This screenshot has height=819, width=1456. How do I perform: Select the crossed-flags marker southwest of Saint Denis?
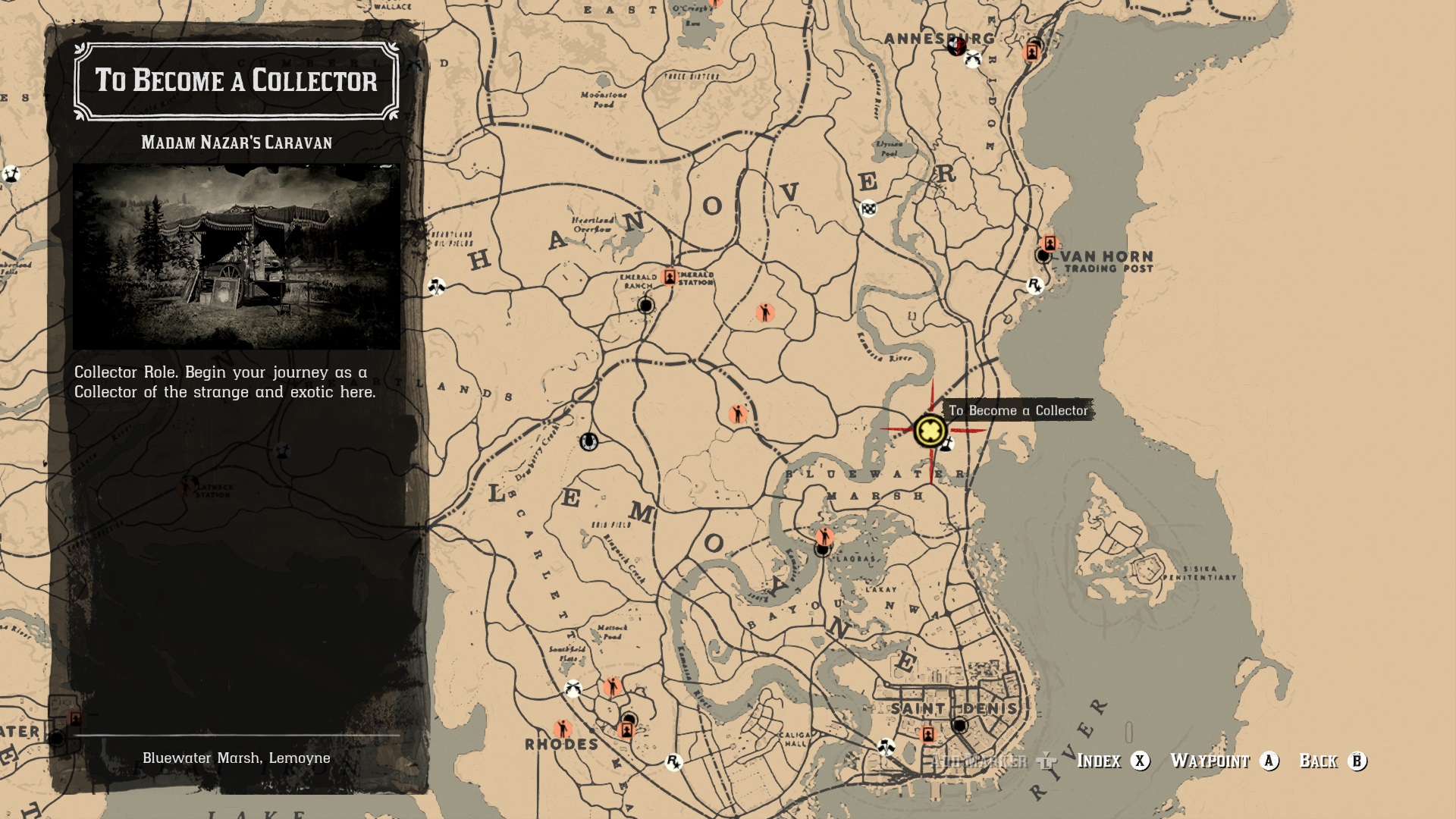(x=885, y=746)
